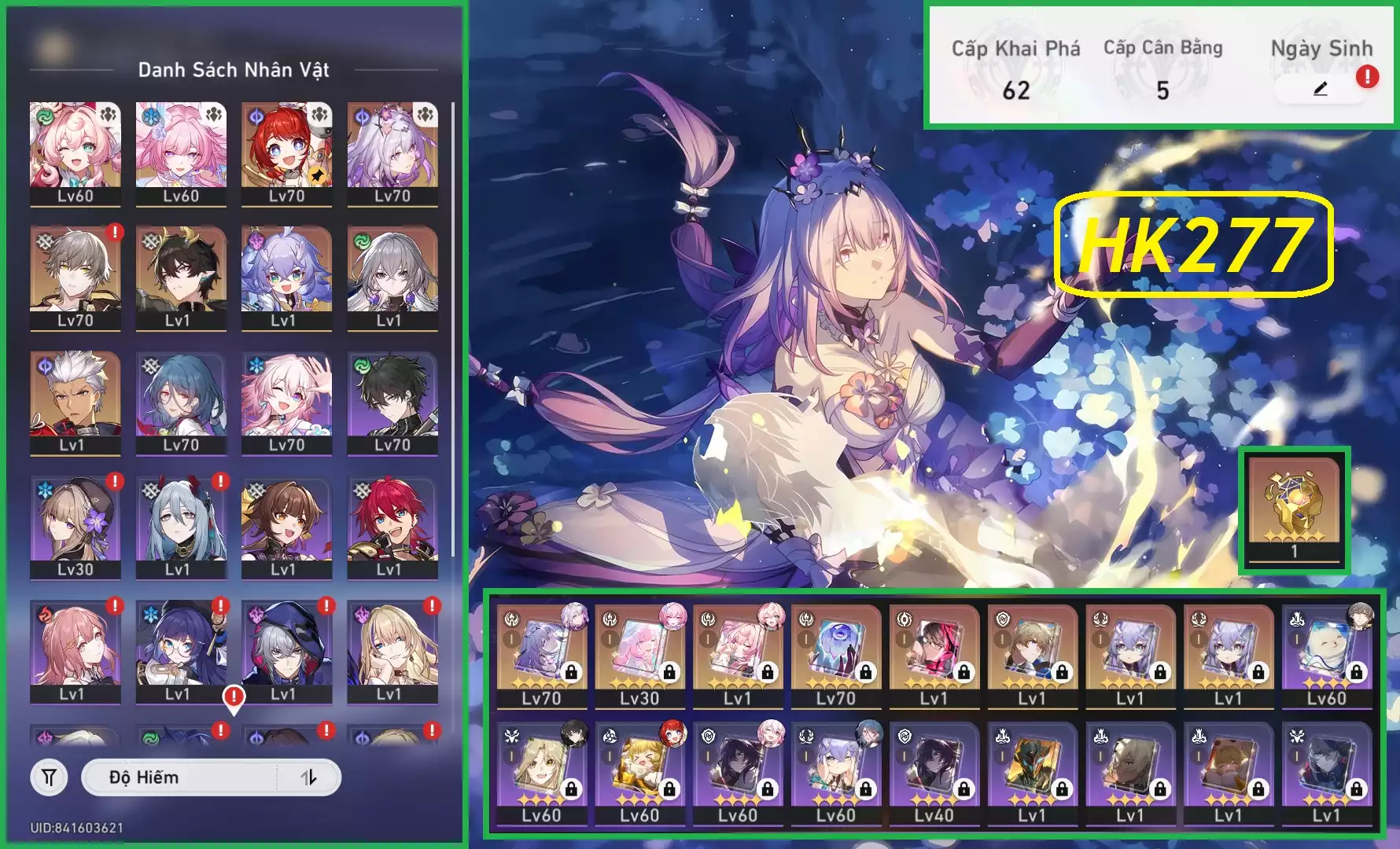Edit the Ngày Sinh birthday field
The width and height of the screenshot is (1400, 849).
tap(1320, 90)
